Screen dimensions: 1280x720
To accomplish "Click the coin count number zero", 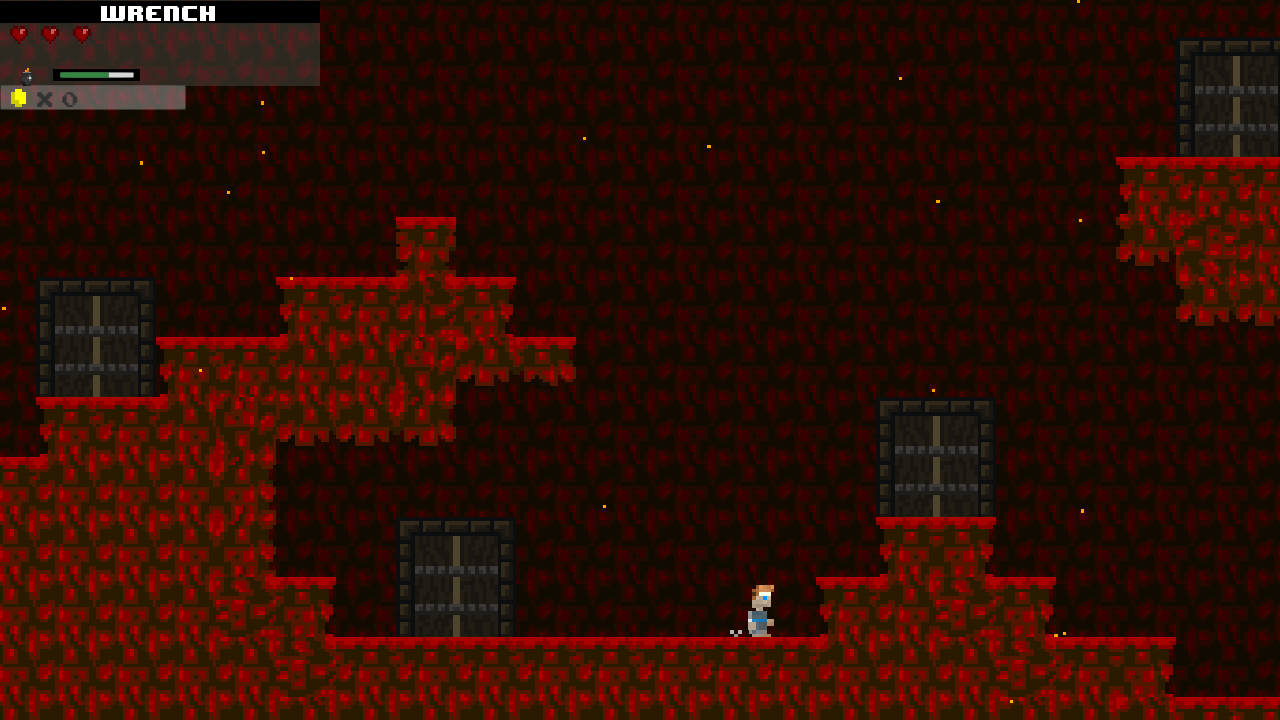I will tap(69, 98).
